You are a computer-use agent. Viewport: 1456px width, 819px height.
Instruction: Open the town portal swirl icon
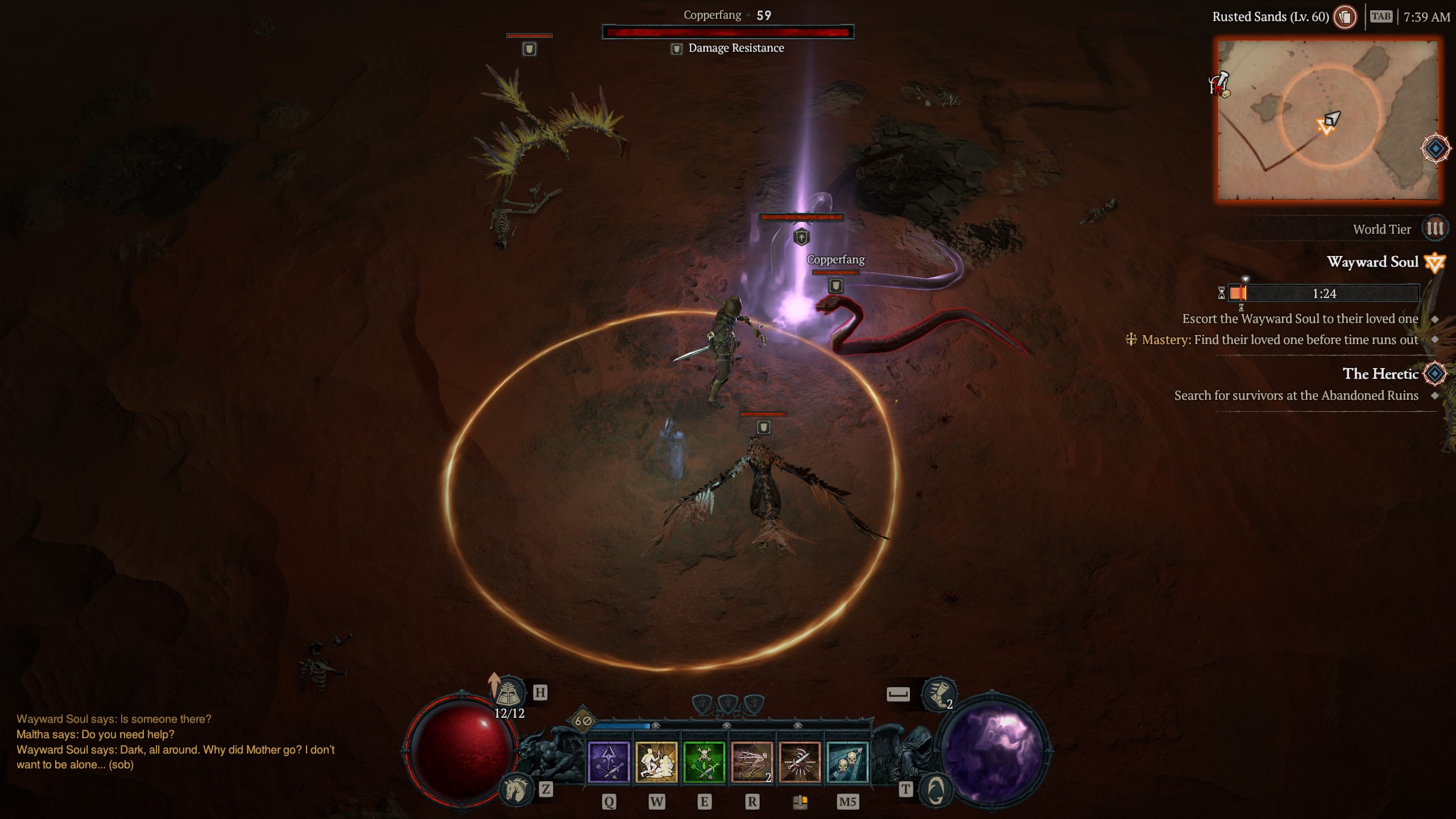[x=936, y=789]
